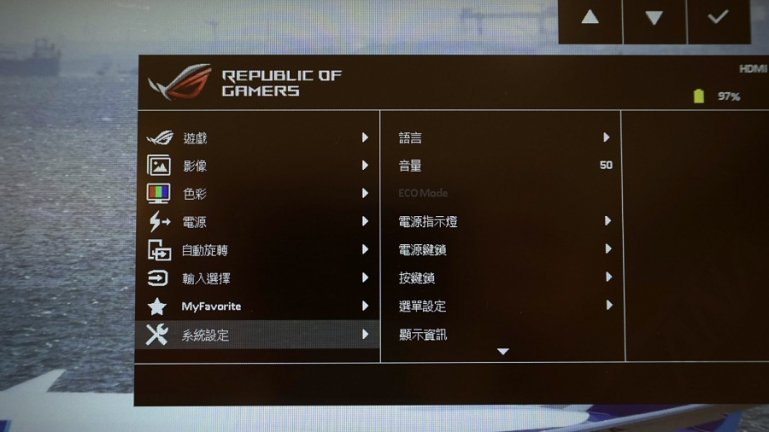Viewport: 769px width, 432px height.
Task: Open the 顯示資訊 information entry
Action: 422,335
